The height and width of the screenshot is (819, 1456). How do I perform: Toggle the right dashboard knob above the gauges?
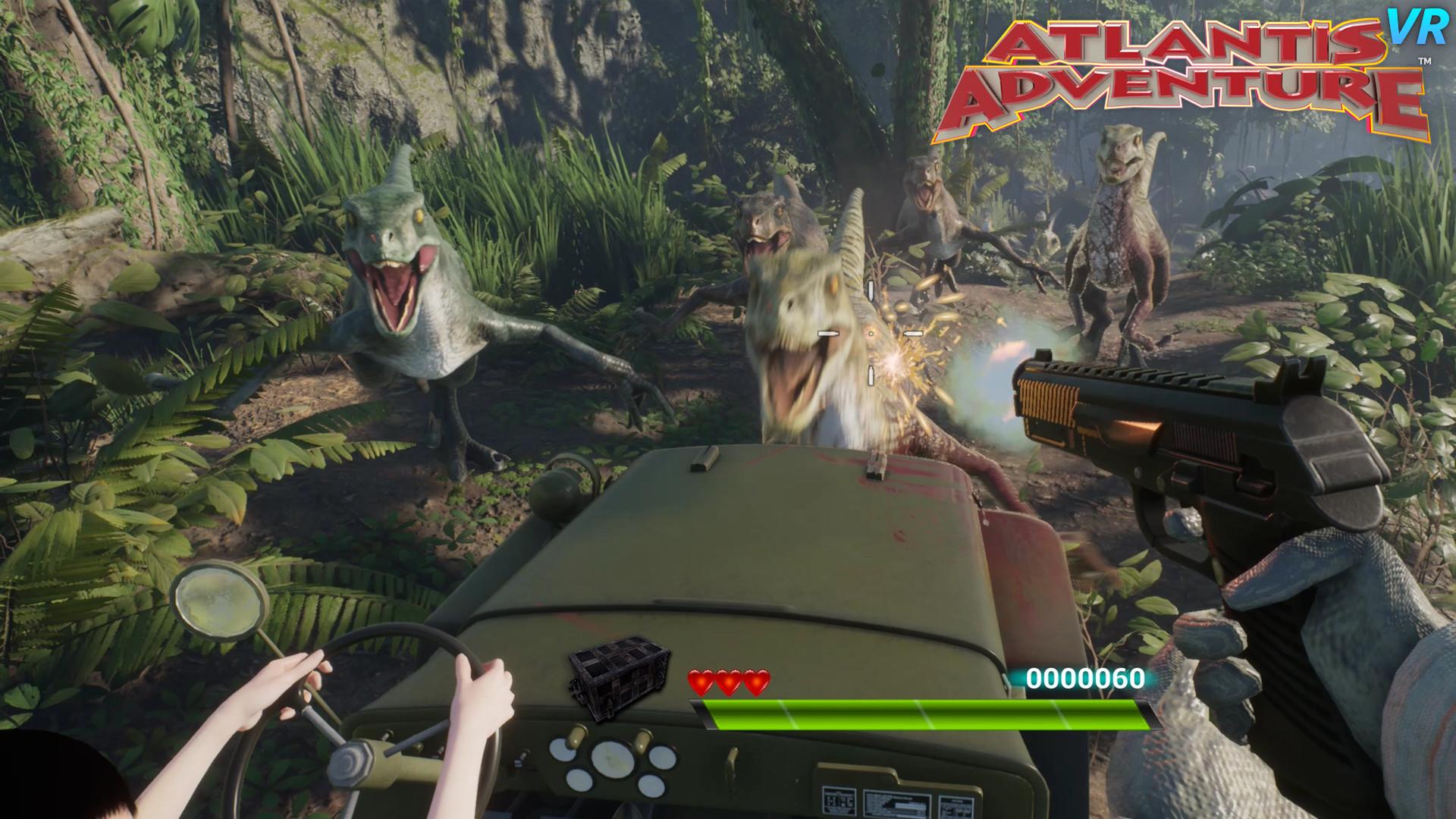pyautogui.click(x=643, y=742)
